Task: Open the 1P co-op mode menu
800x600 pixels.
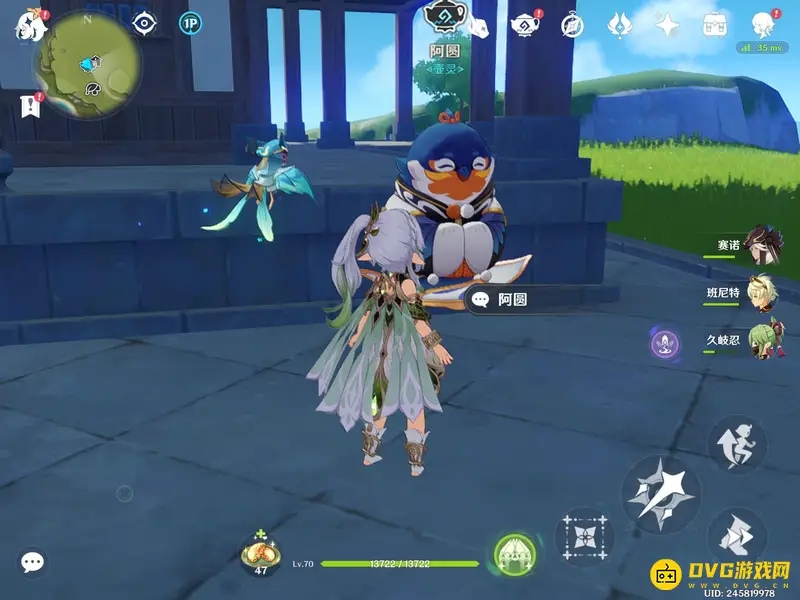Action: [189, 23]
